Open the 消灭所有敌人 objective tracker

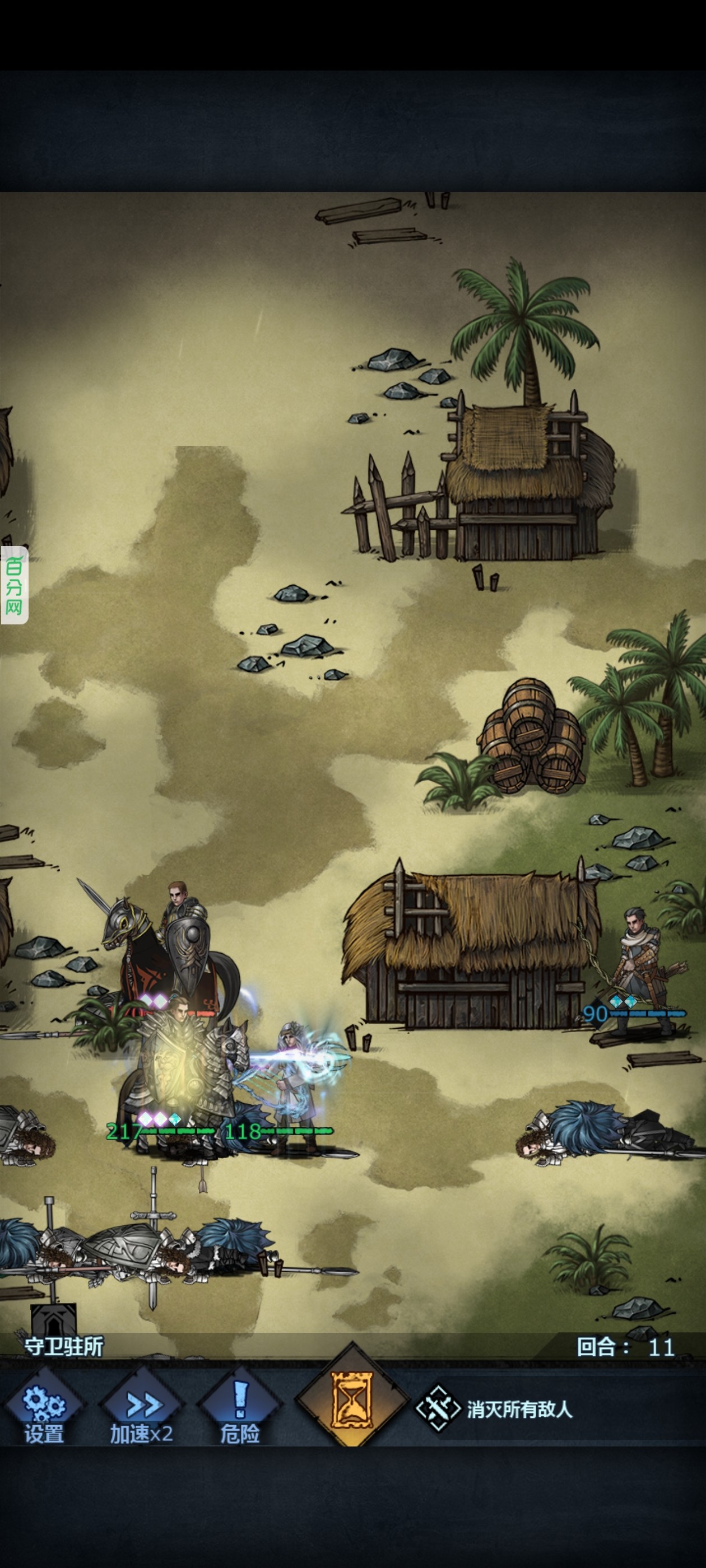point(495,1408)
